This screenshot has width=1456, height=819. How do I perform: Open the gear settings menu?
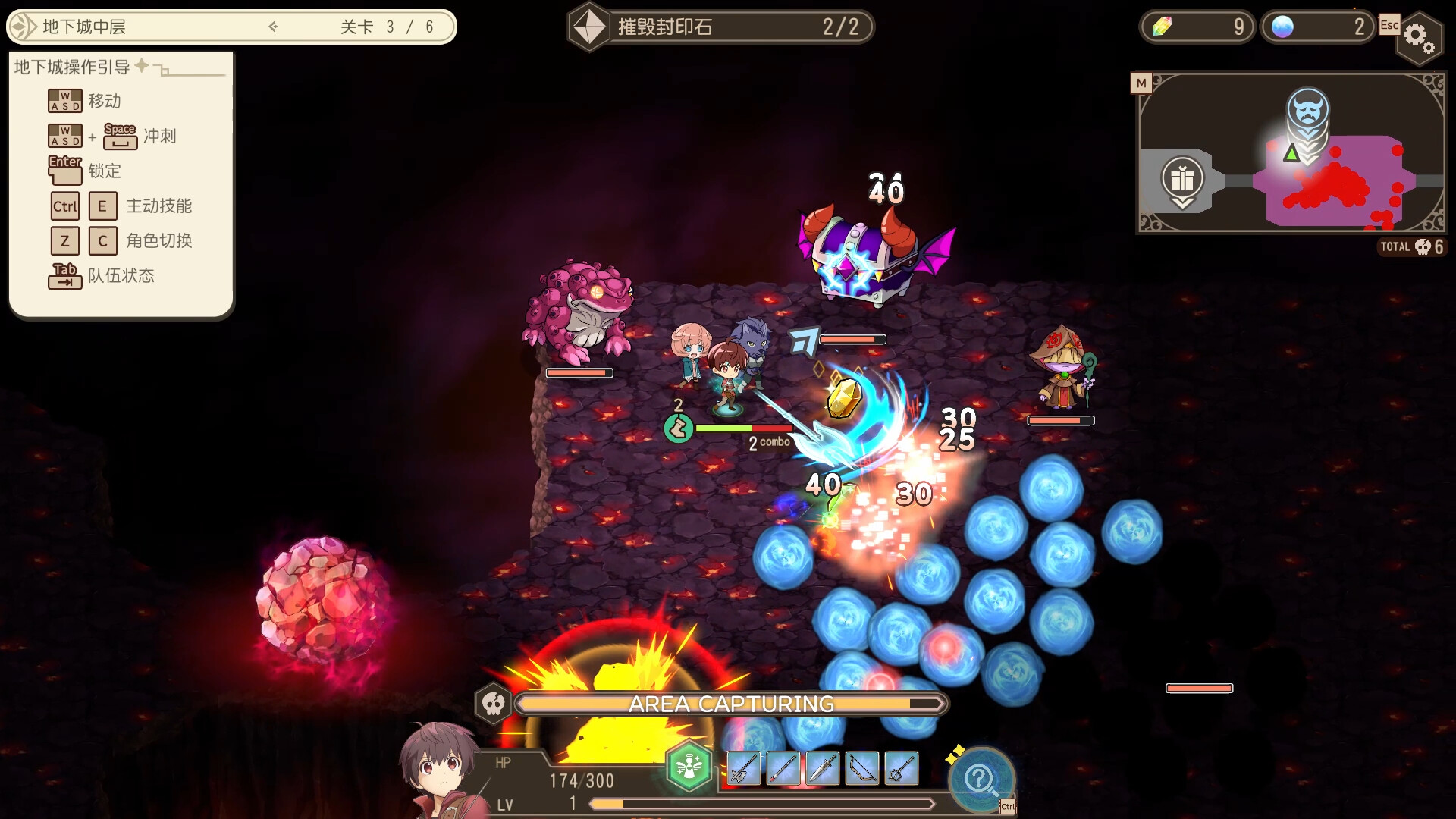(1418, 36)
